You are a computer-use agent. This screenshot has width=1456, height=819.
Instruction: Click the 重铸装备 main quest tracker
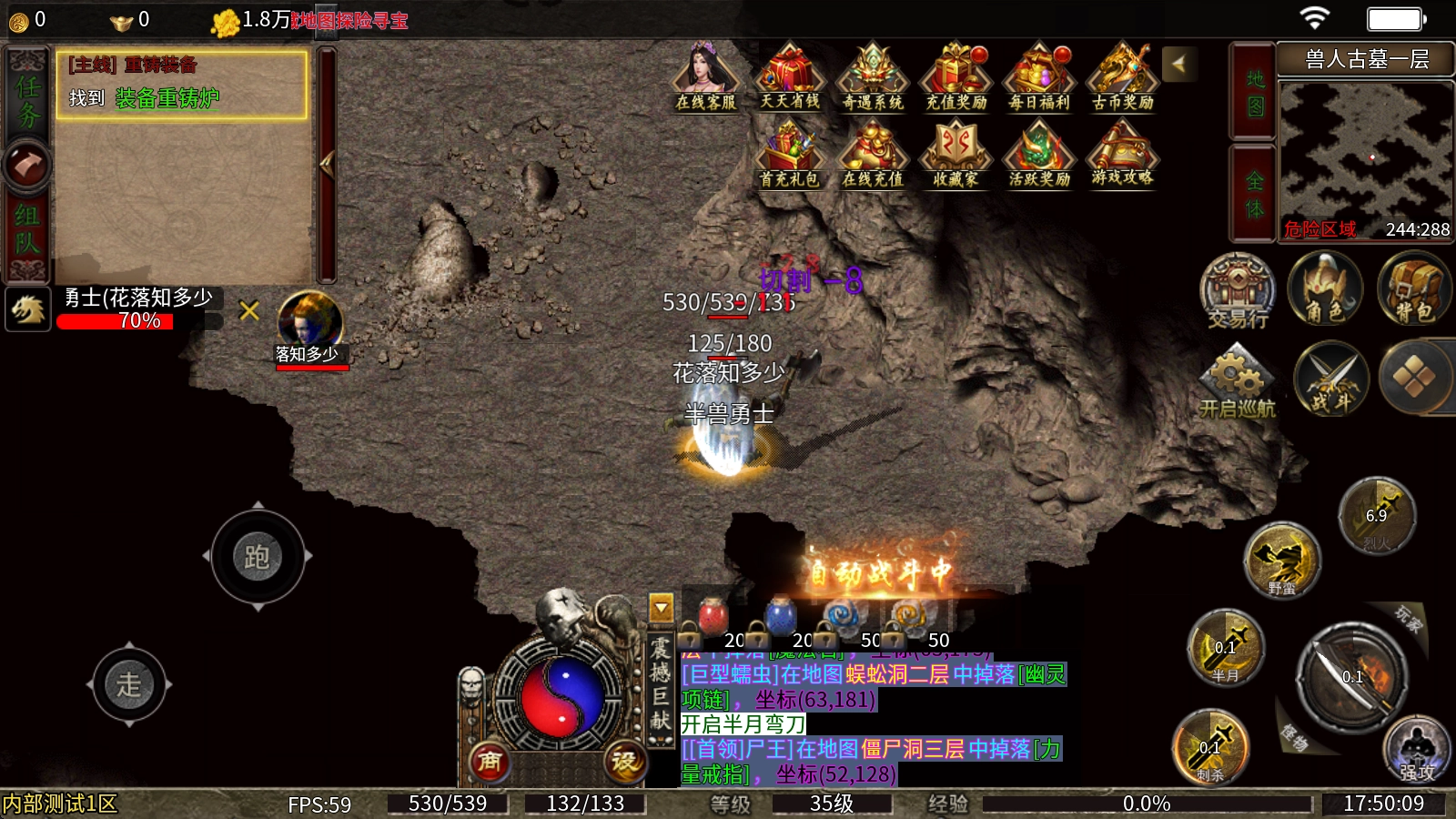click(182, 84)
